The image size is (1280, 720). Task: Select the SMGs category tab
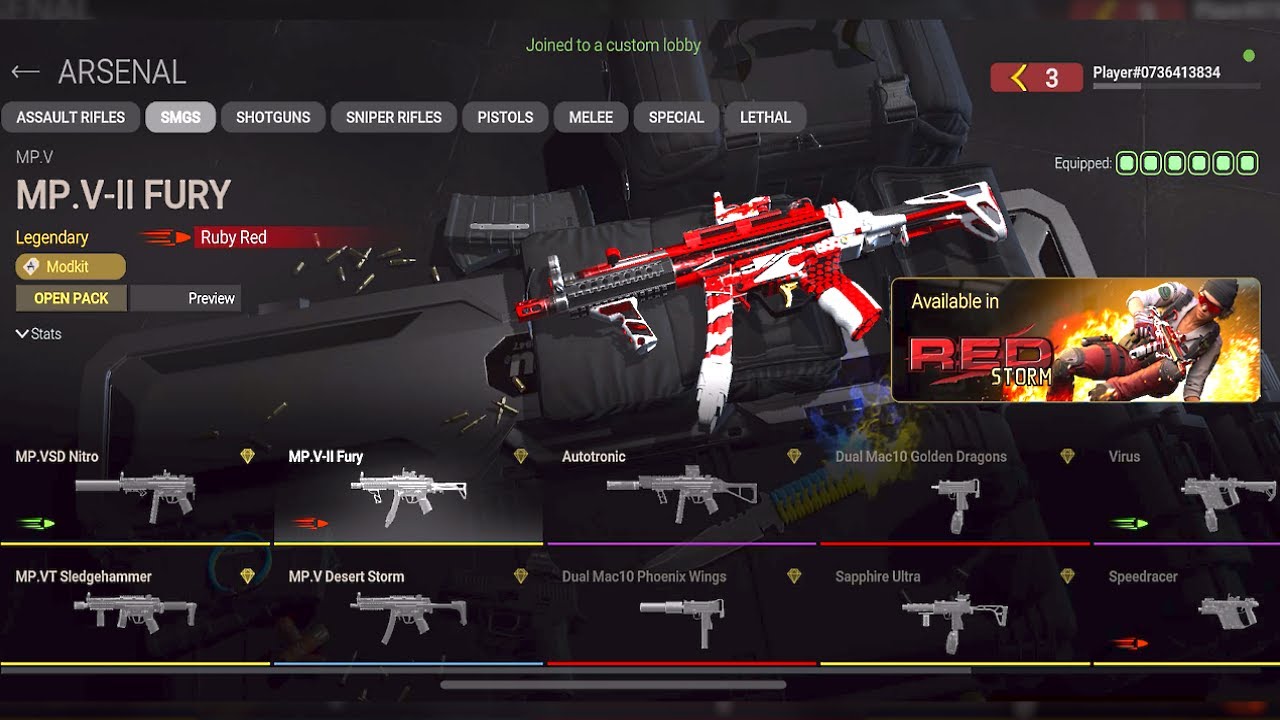180,117
